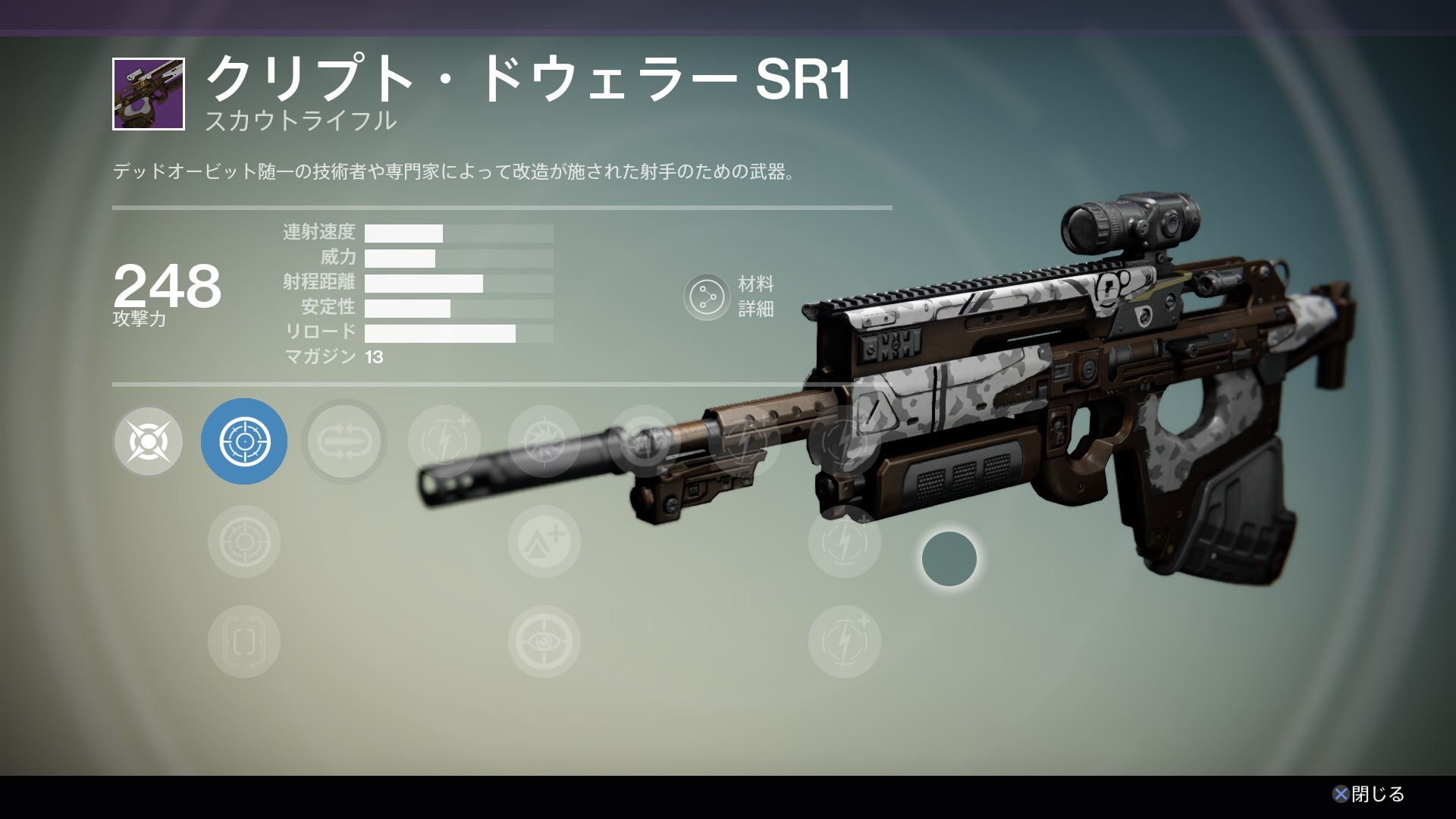Open the material details icon
The height and width of the screenshot is (819, 1456).
[x=707, y=297]
